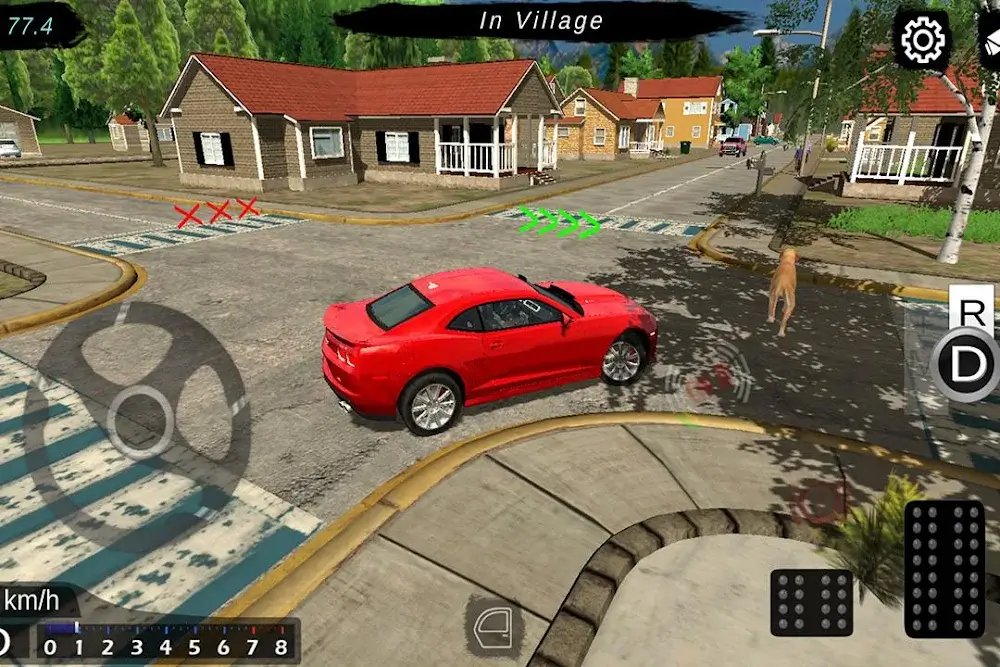Step on the tall gas pedal
Image resolution: width=1000 pixels, height=667 pixels.
pyautogui.click(x=944, y=568)
